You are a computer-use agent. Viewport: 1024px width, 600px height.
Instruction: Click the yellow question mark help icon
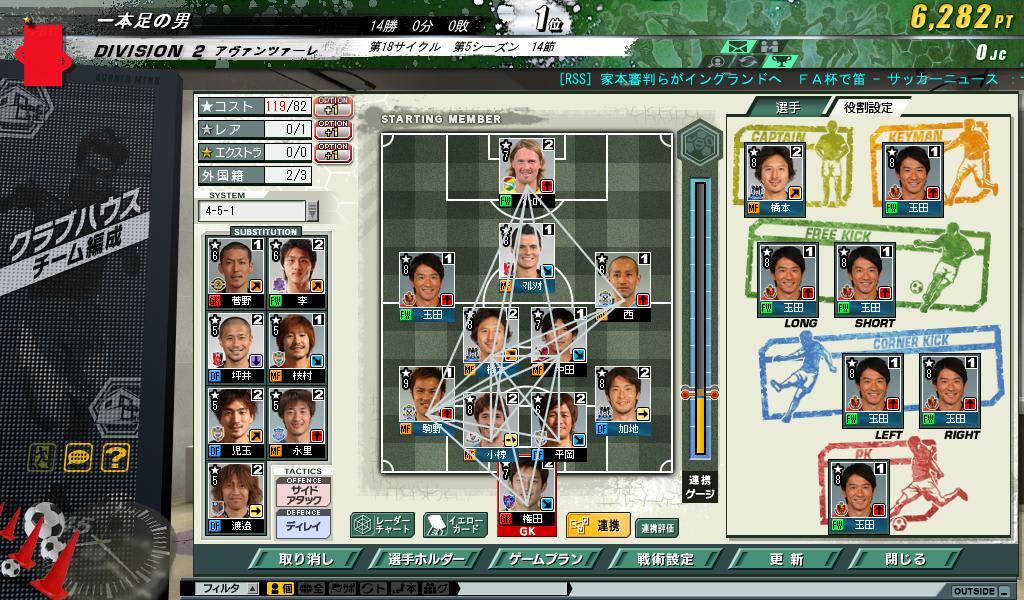click(x=115, y=458)
